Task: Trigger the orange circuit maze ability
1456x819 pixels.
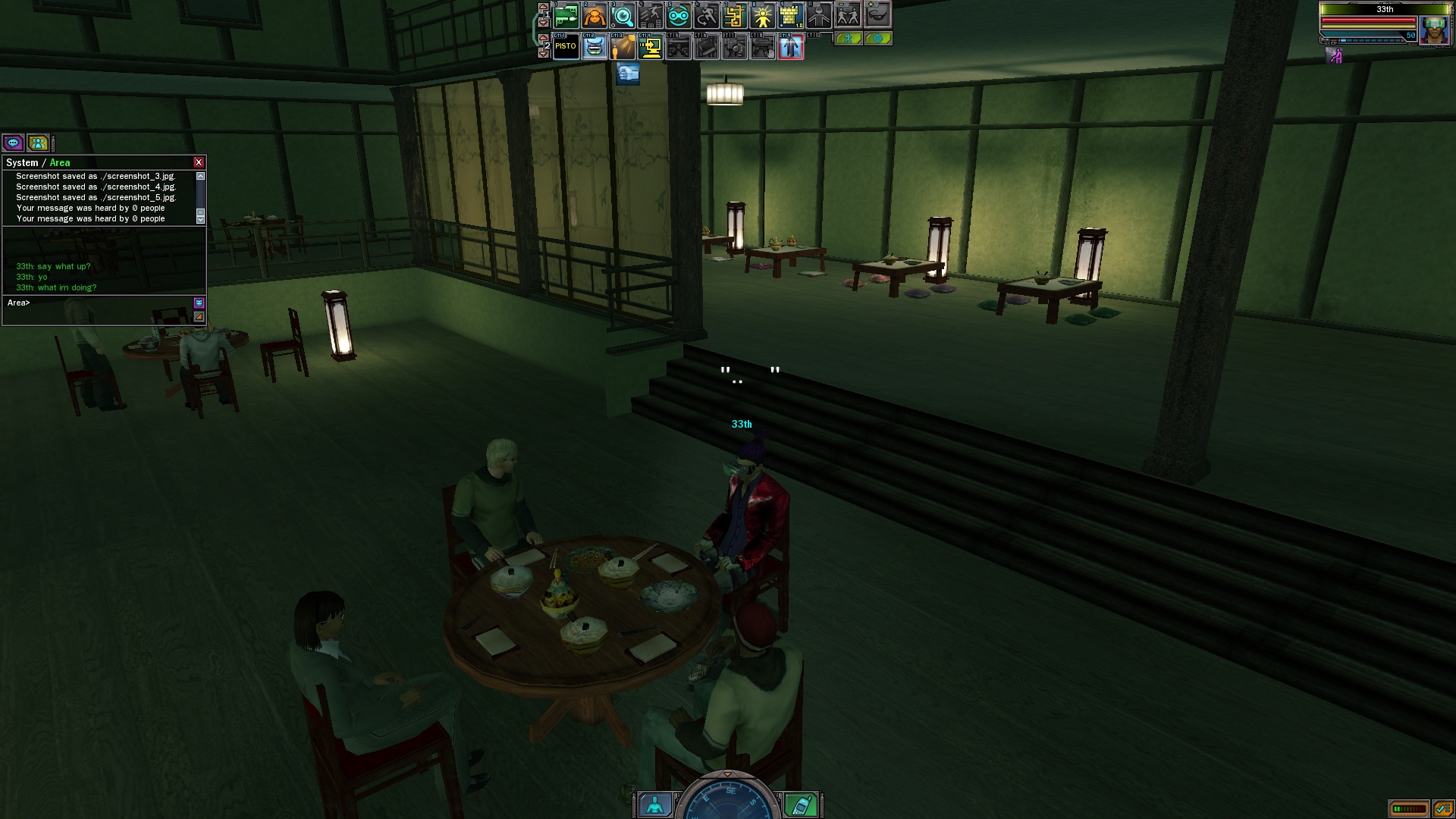Action: (x=735, y=15)
